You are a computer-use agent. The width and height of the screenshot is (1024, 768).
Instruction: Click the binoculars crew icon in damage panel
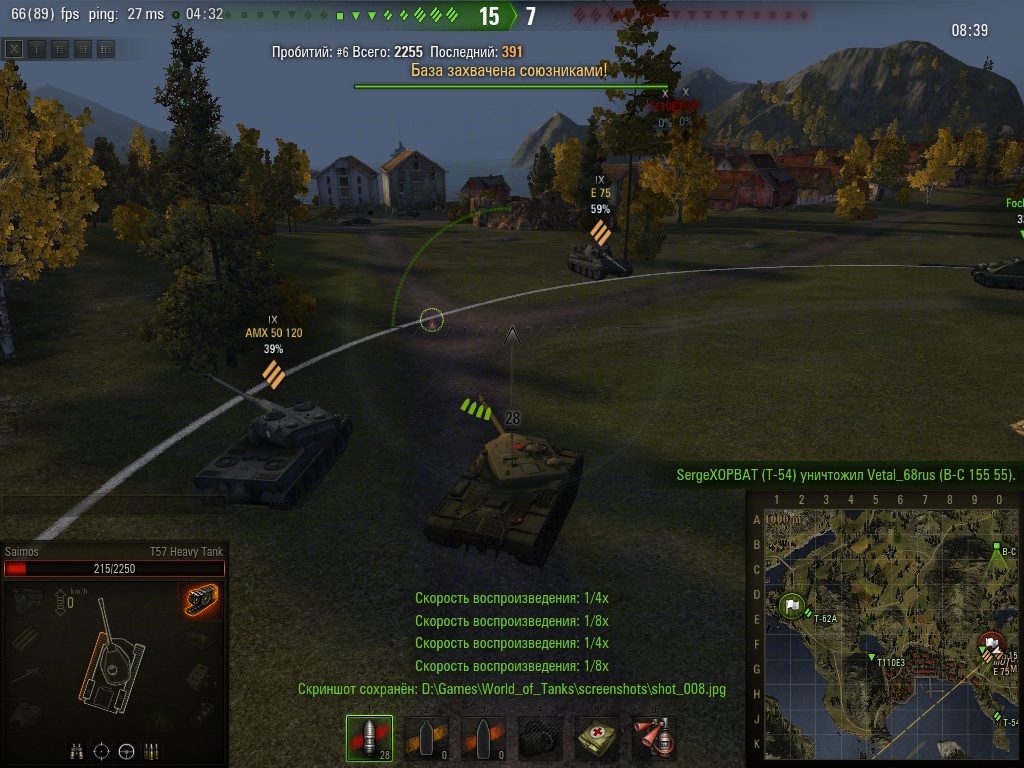click(x=77, y=750)
